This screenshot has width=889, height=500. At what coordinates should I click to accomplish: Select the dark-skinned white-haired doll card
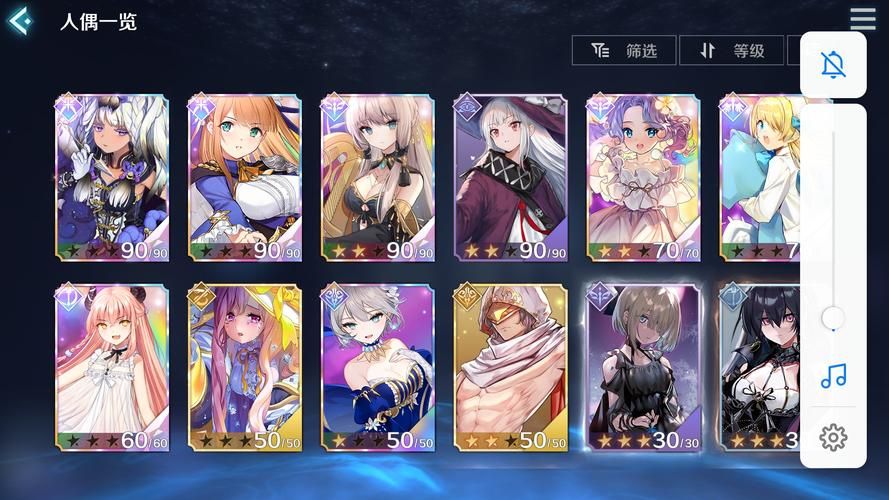[112, 178]
